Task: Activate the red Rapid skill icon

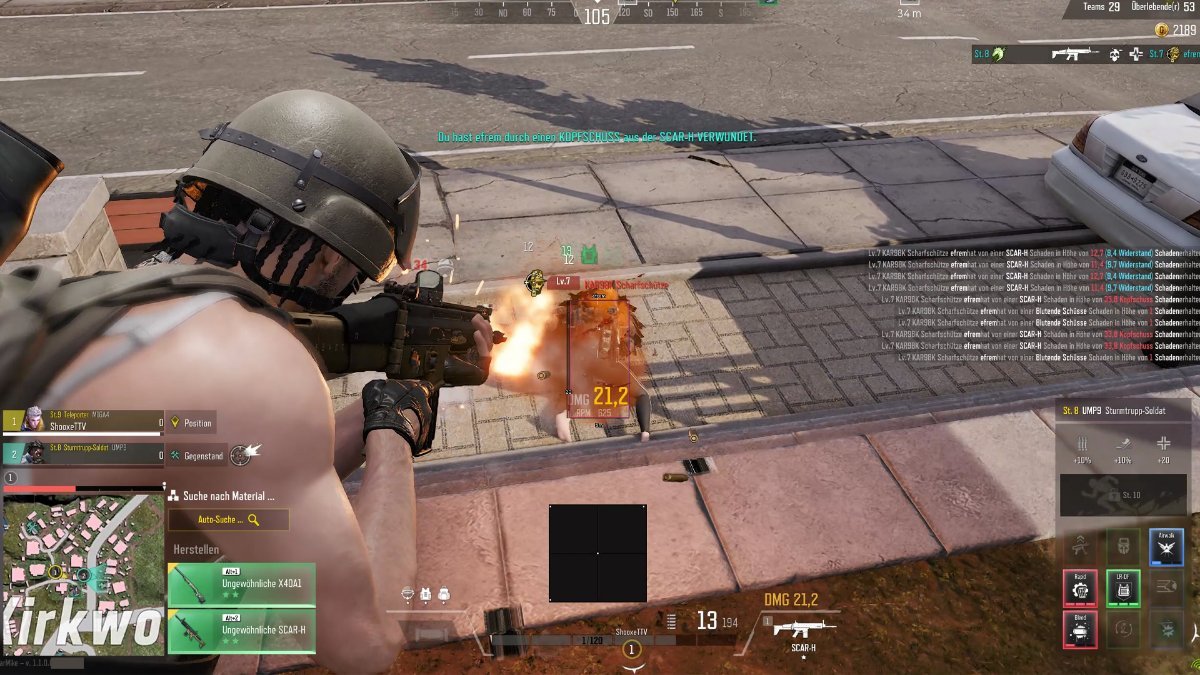Action: point(1080,589)
